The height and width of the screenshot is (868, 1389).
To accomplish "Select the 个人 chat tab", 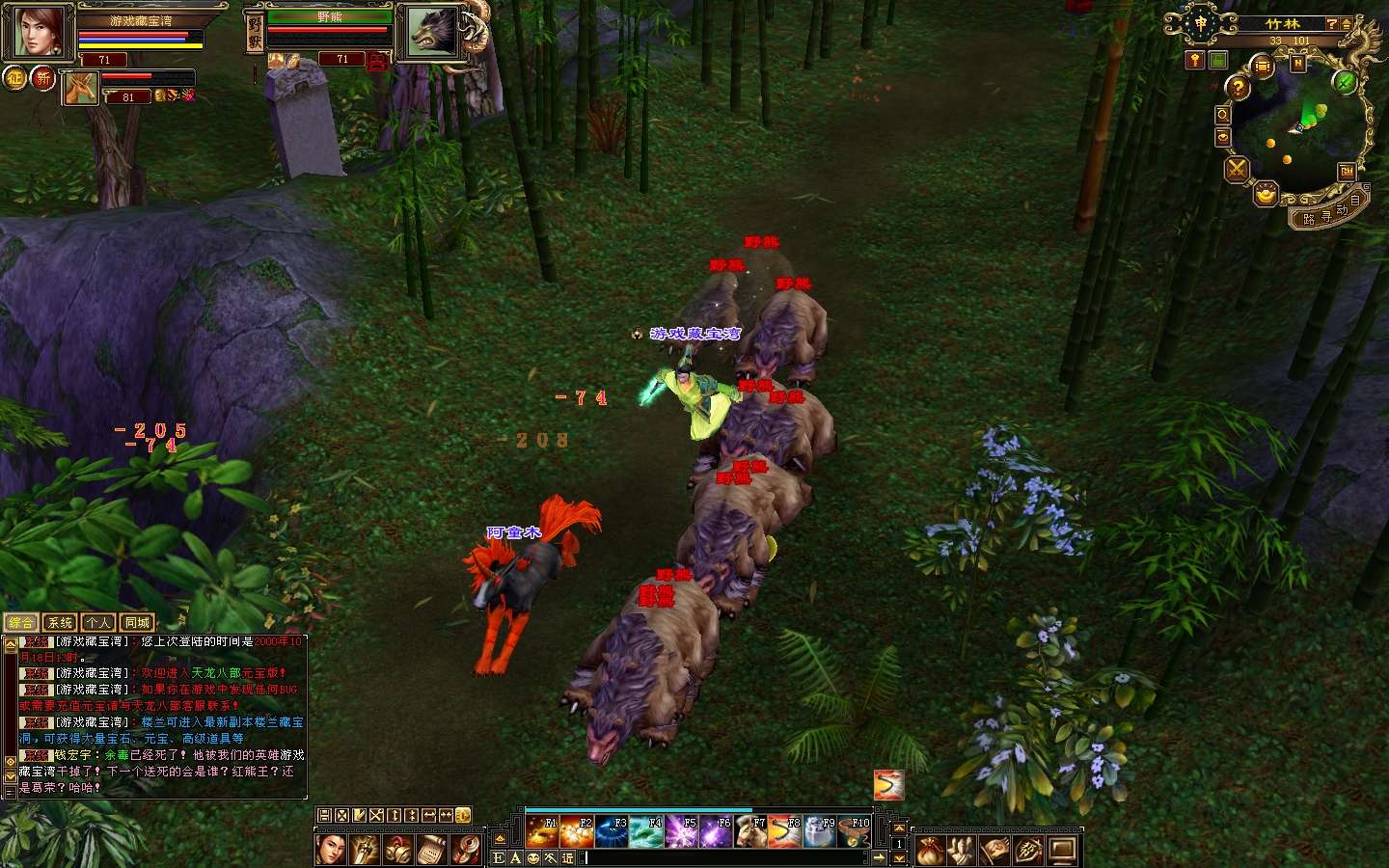I will 98,623.
